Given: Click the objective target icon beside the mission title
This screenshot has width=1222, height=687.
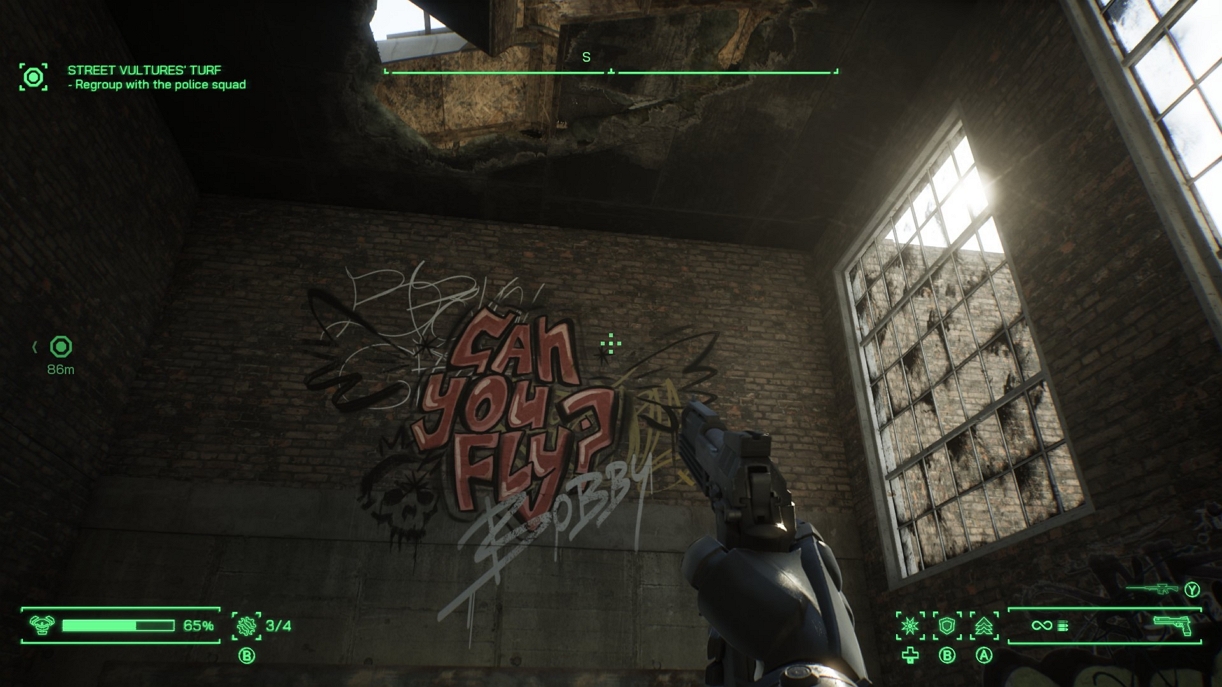Looking at the screenshot, I should click(x=33, y=77).
